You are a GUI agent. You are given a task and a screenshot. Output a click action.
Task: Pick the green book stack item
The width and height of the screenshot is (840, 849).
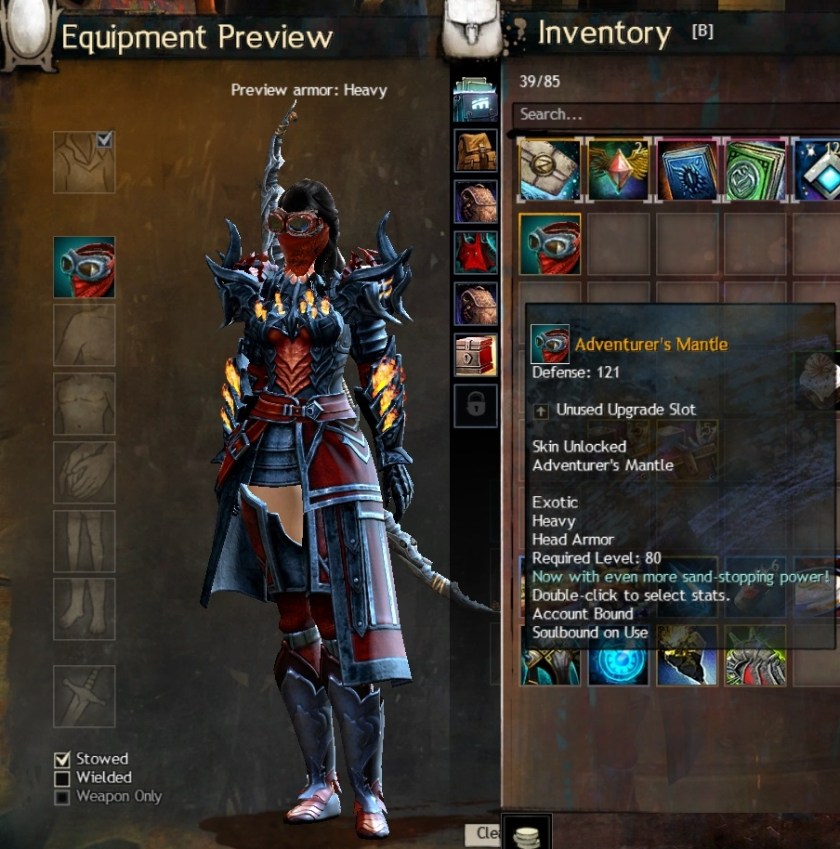755,169
